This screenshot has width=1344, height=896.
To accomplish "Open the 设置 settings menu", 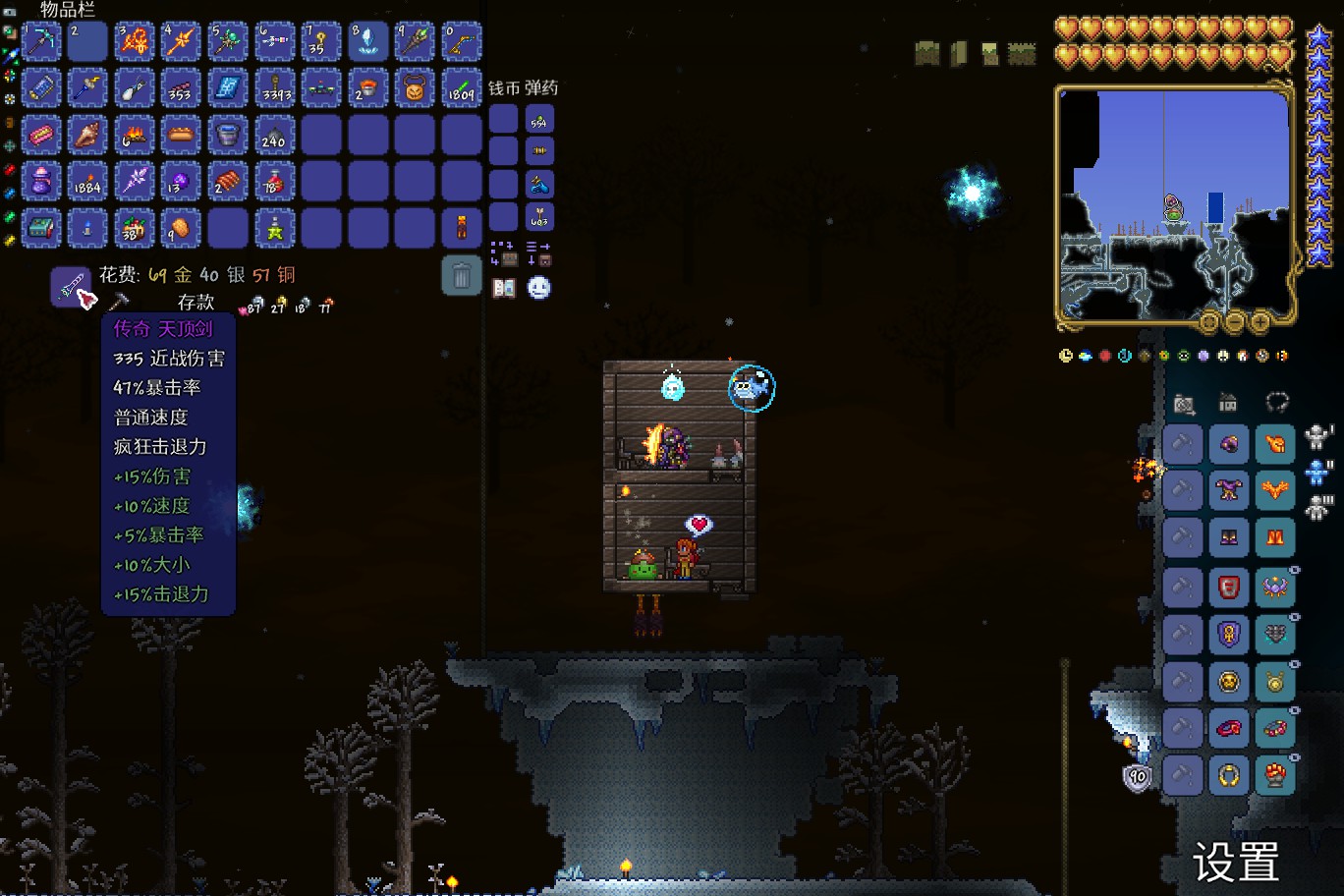I will tap(1236, 863).
